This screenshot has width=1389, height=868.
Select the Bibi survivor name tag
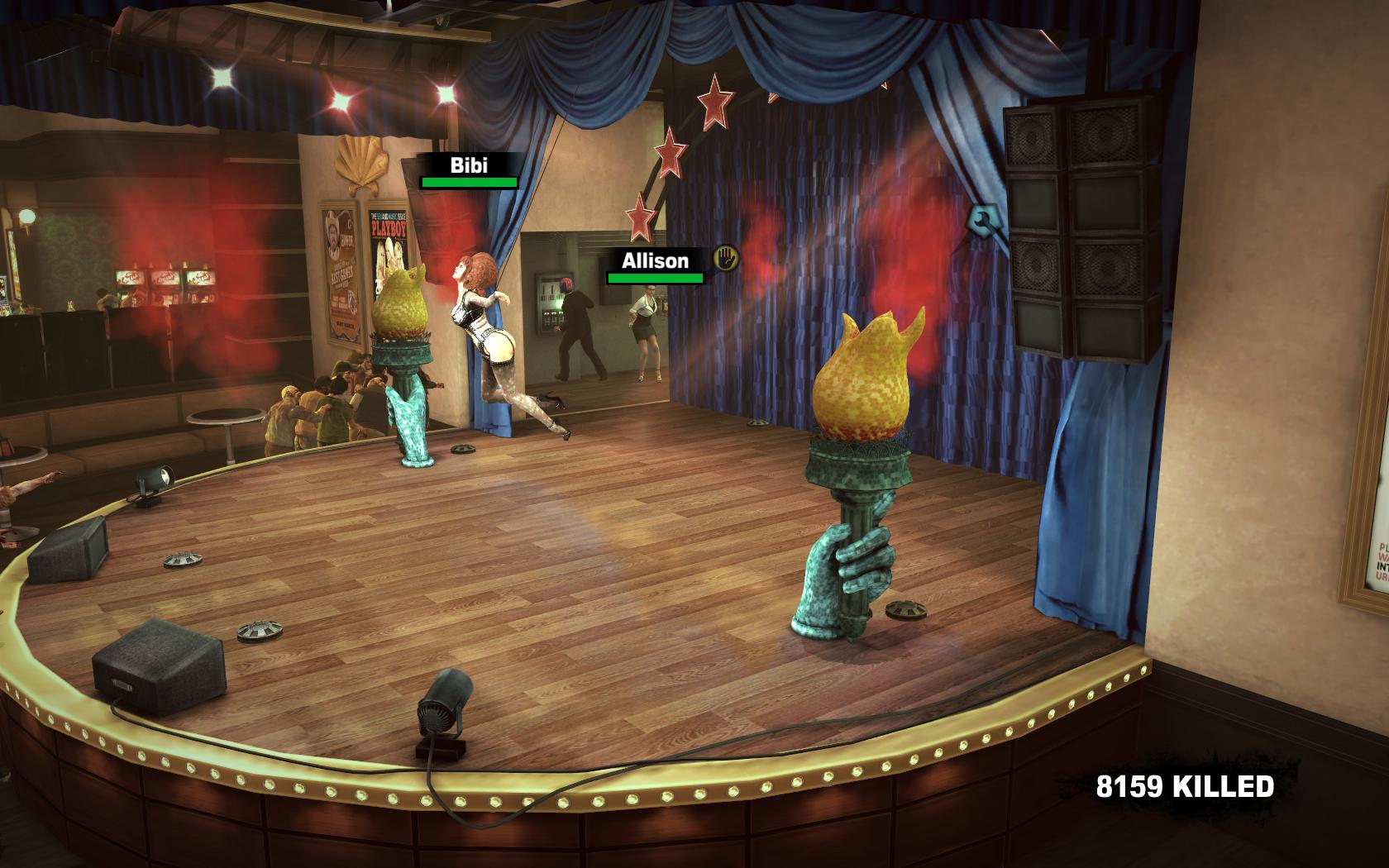coord(469,165)
